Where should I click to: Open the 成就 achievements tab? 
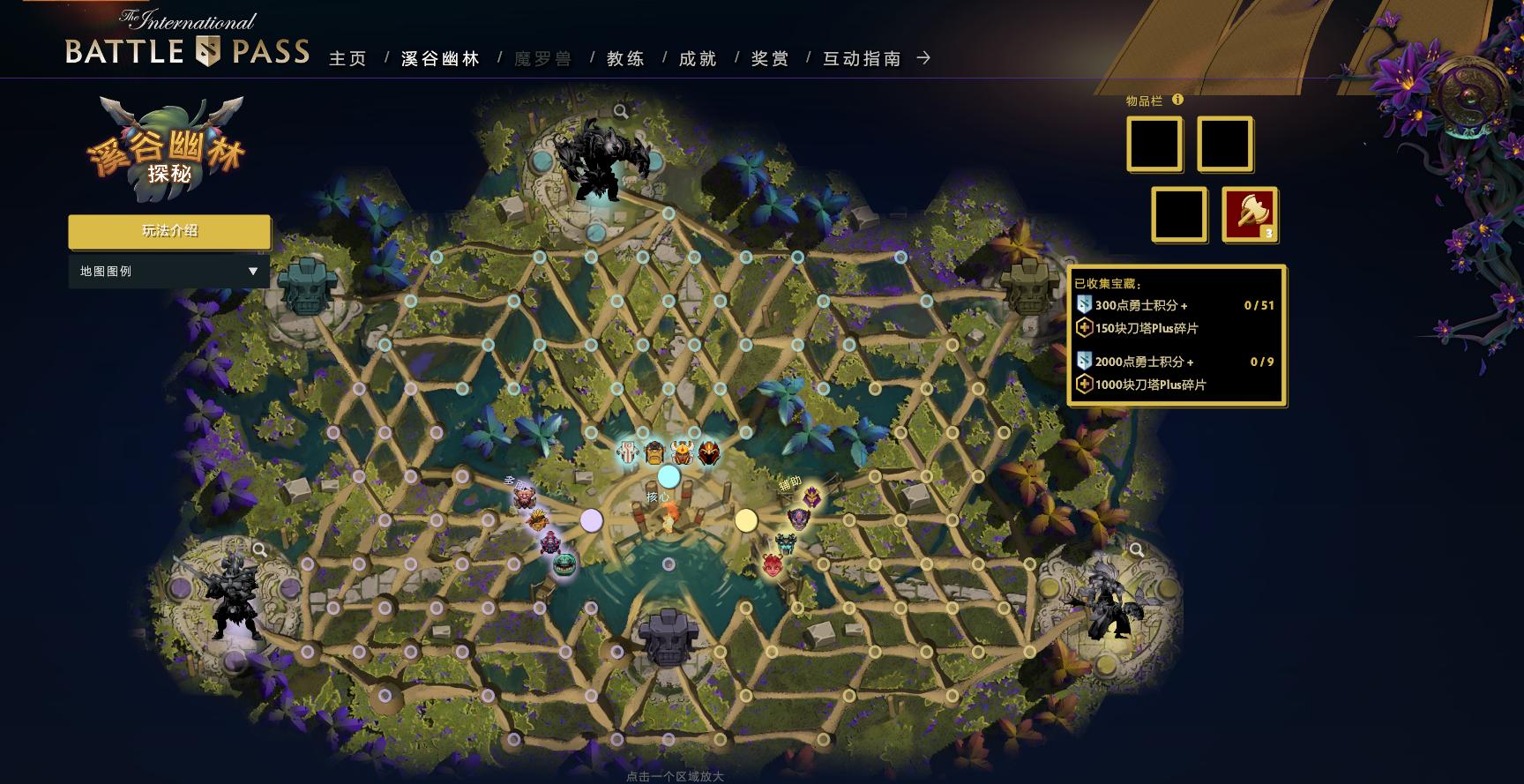(698, 59)
